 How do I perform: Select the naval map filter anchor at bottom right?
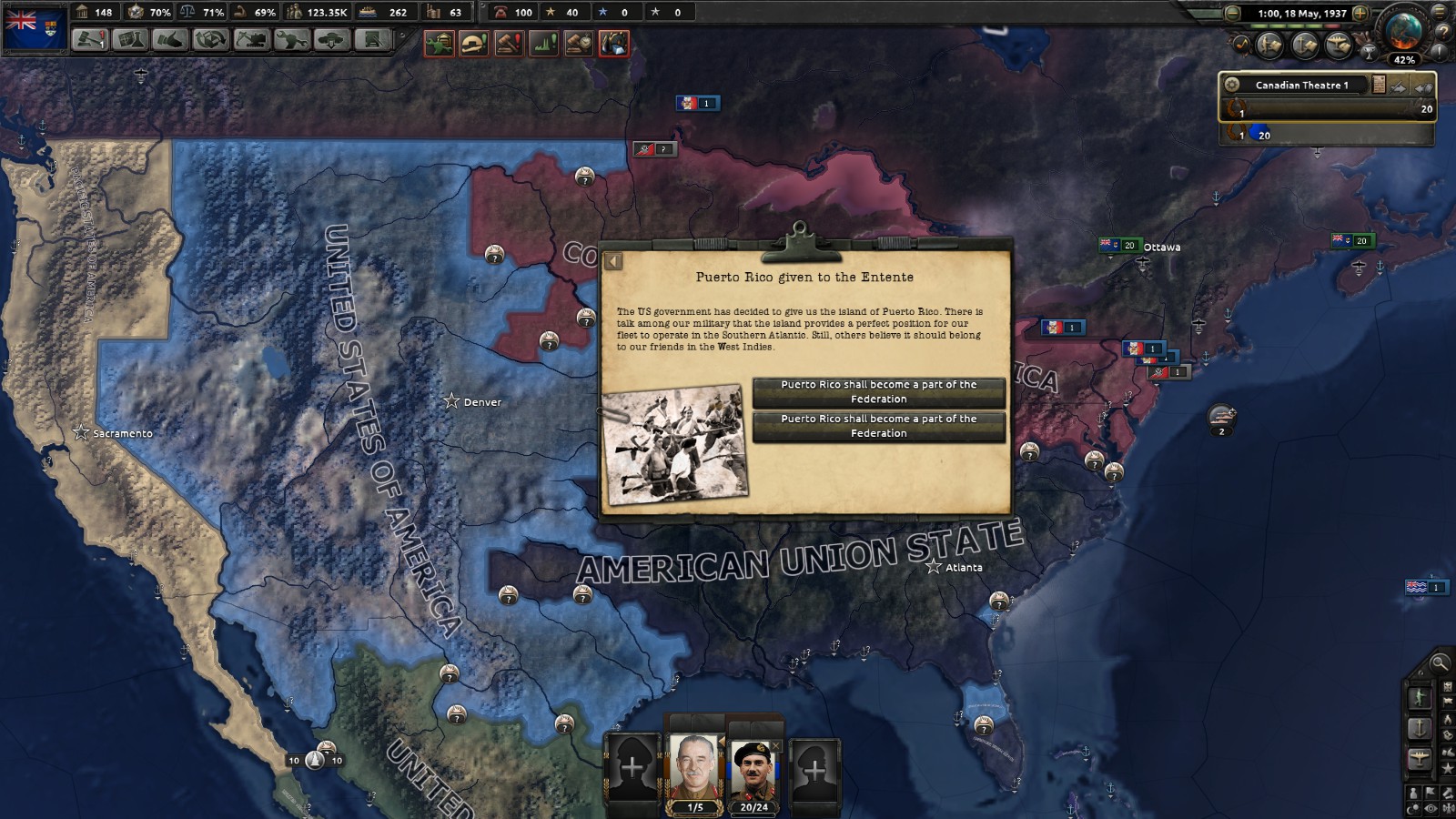pyautogui.click(x=1420, y=728)
